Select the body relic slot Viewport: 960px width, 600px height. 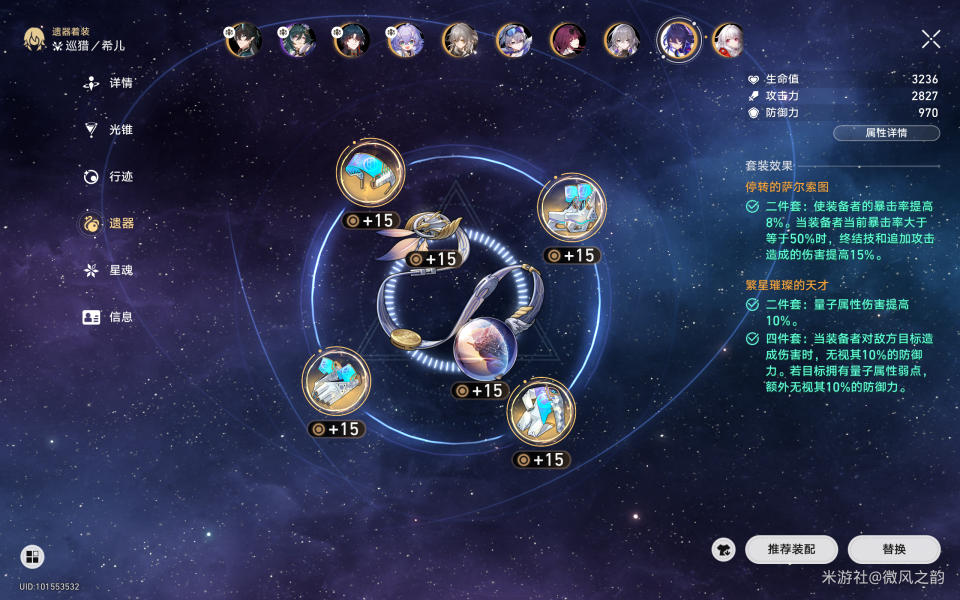tap(572, 208)
